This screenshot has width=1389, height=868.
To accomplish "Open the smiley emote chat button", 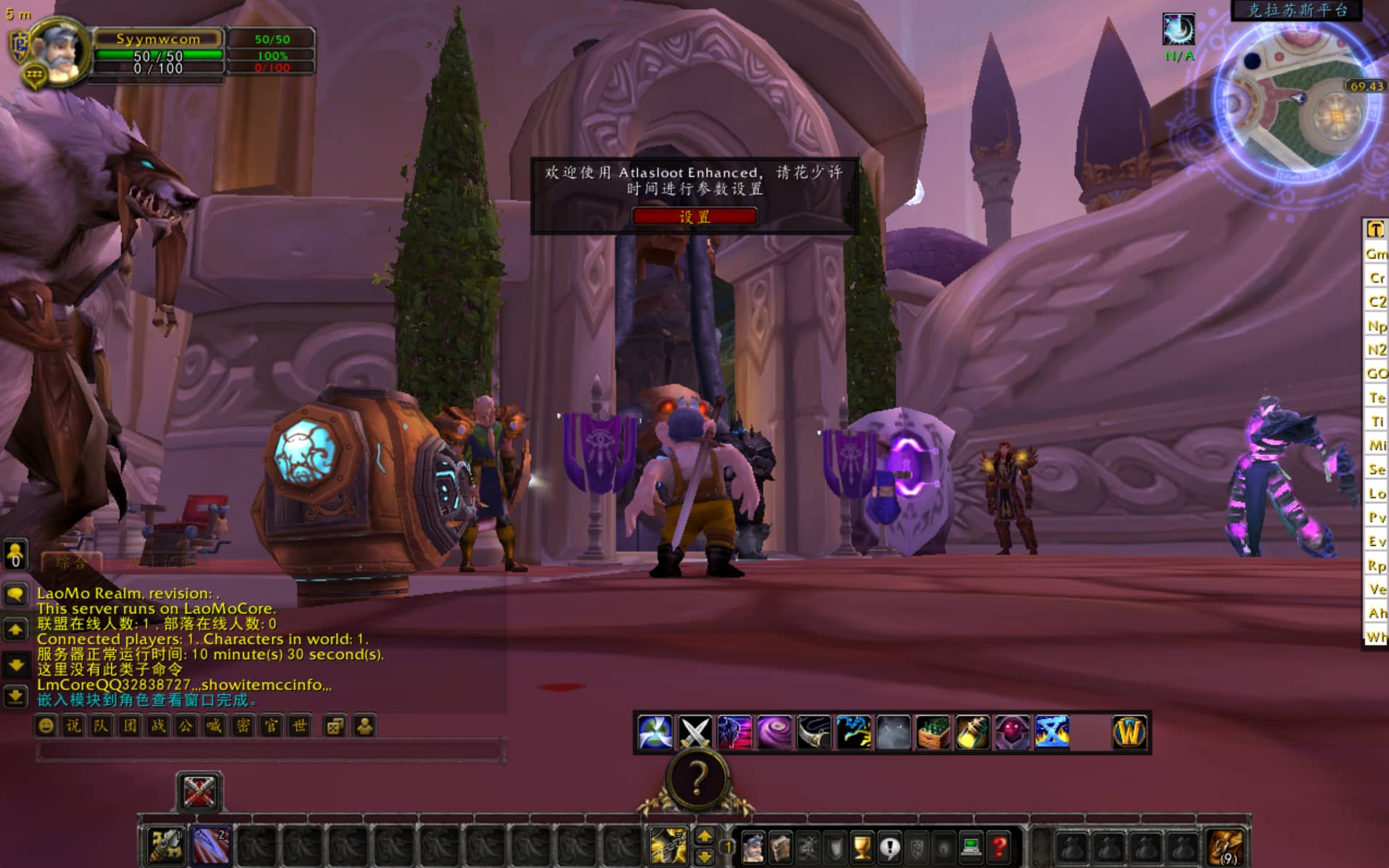I will (x=46, y=726).
